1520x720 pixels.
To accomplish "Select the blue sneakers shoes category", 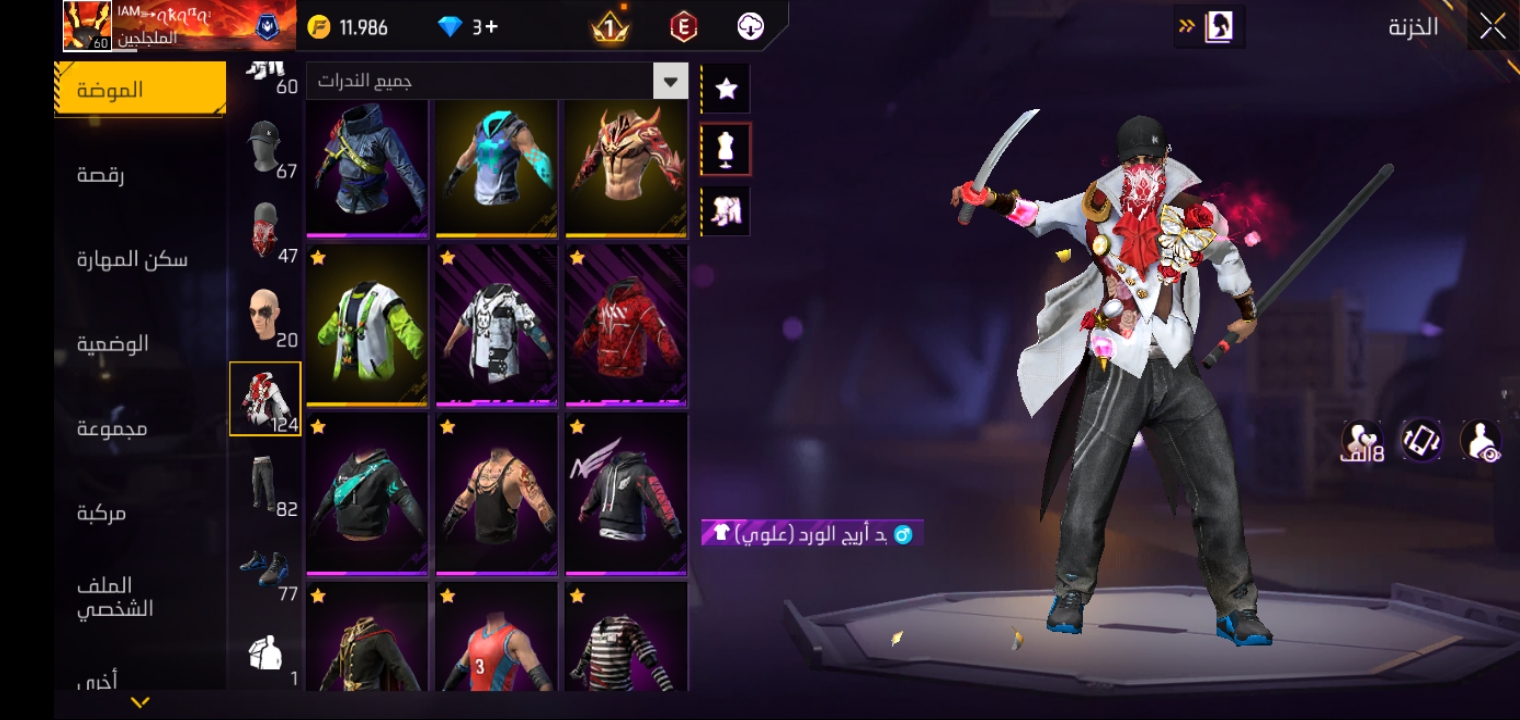I will pos(265,570).
